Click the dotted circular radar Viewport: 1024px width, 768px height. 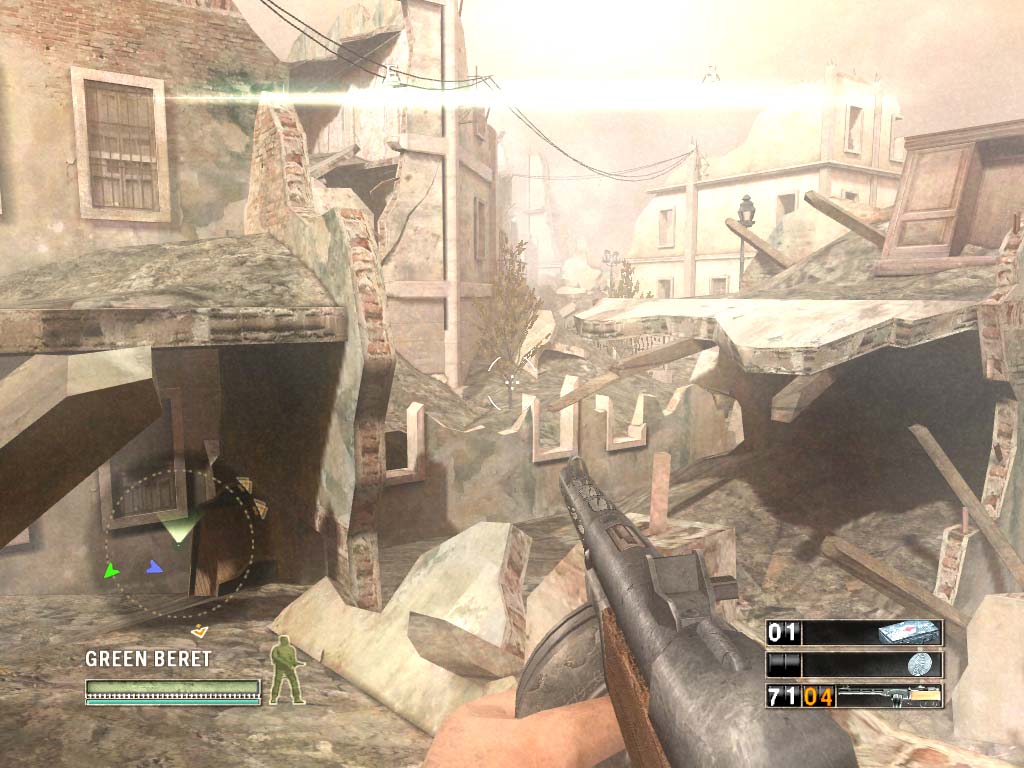pyautogui.click(x=180, y=545)
